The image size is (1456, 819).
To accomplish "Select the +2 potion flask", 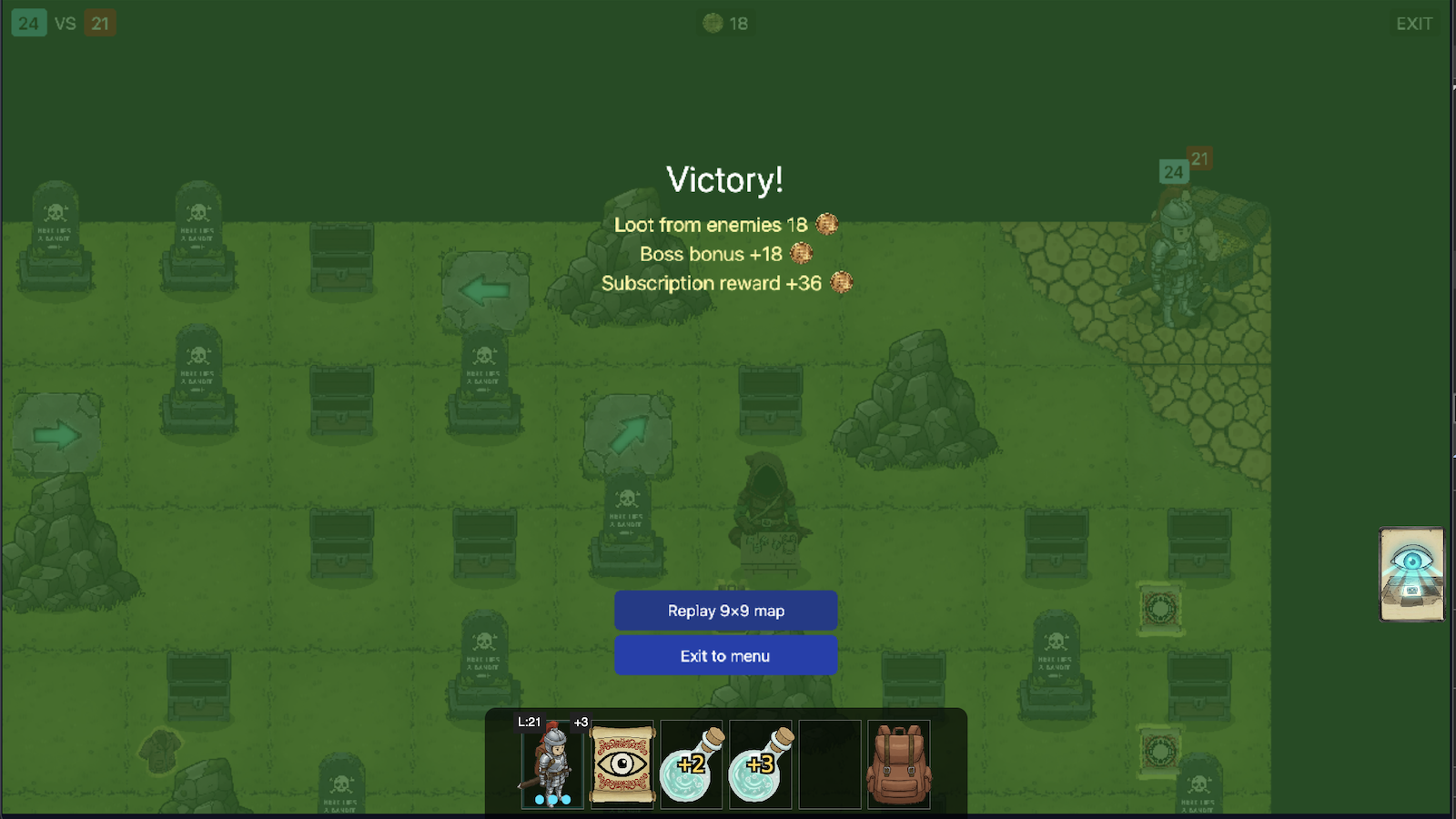I will click(x=691, y=764).
